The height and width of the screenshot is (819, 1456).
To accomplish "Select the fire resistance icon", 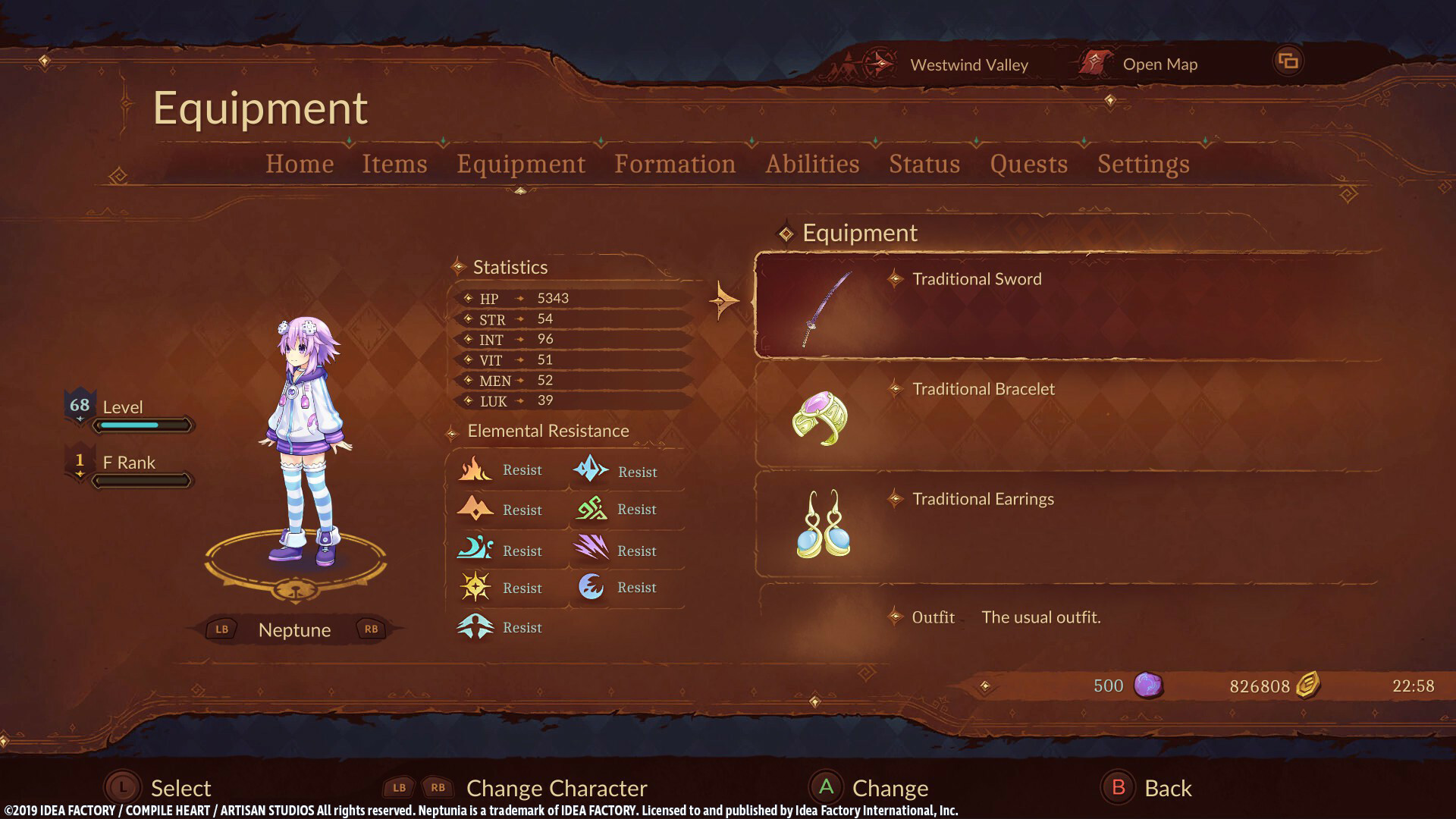I will 475,469.
